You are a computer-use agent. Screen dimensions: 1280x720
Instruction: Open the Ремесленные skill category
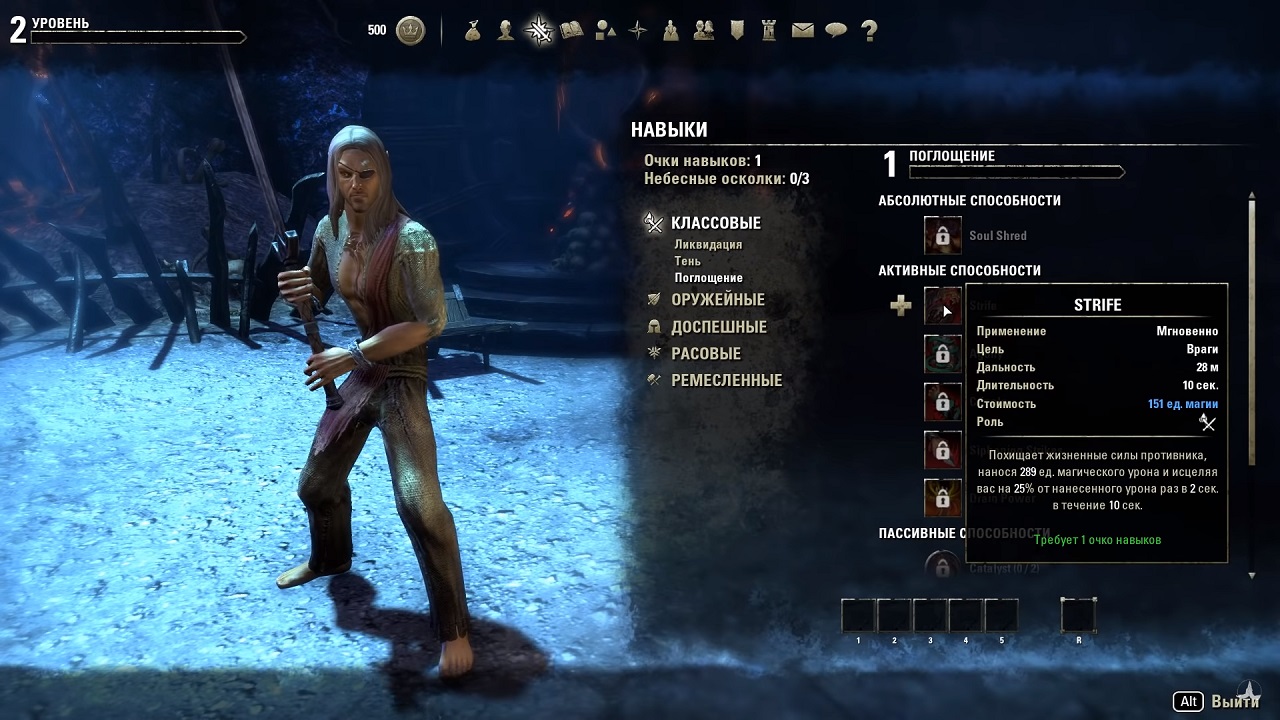pyautogui.click(x=726, y=381)
